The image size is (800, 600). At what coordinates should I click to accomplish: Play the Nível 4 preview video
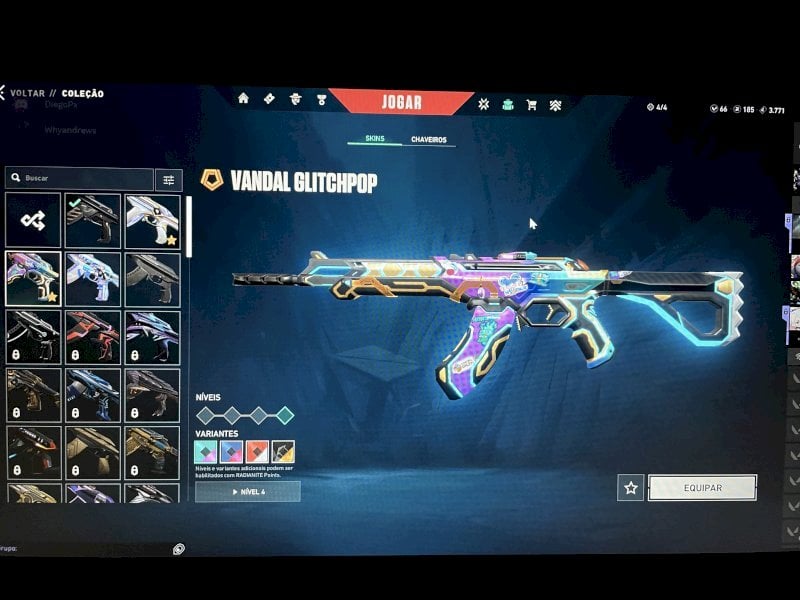[x=247, y=492]
